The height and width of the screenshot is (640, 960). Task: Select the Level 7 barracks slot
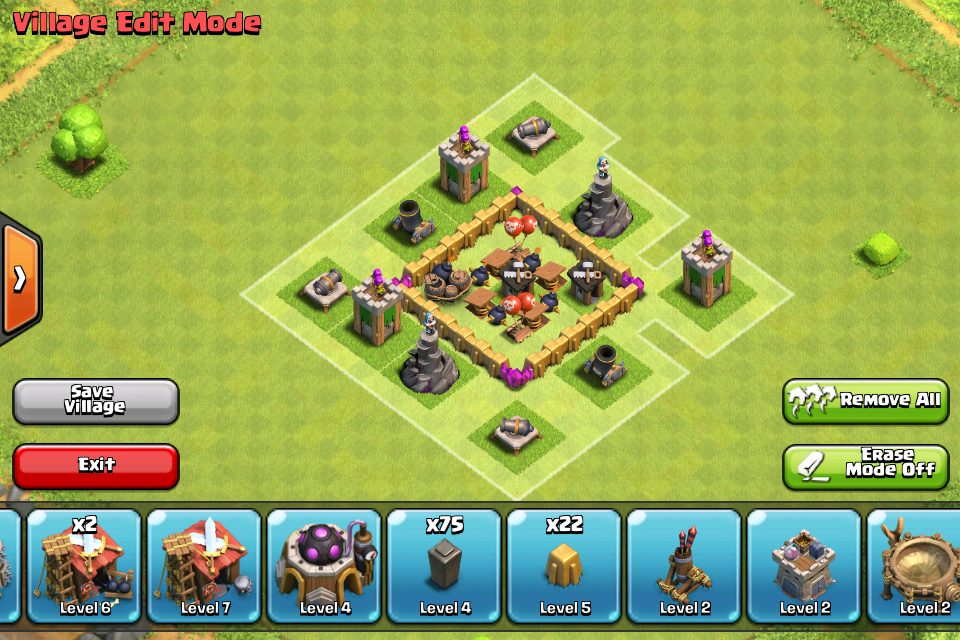204,566
